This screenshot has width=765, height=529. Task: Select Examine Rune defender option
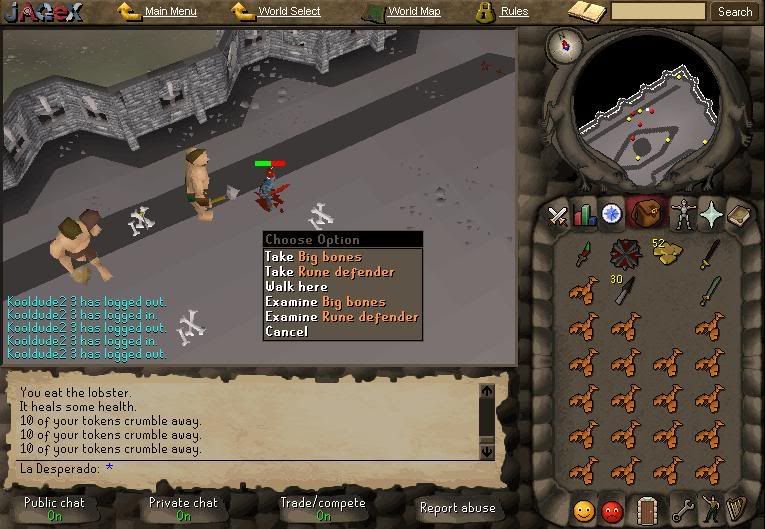click(341, 317)
